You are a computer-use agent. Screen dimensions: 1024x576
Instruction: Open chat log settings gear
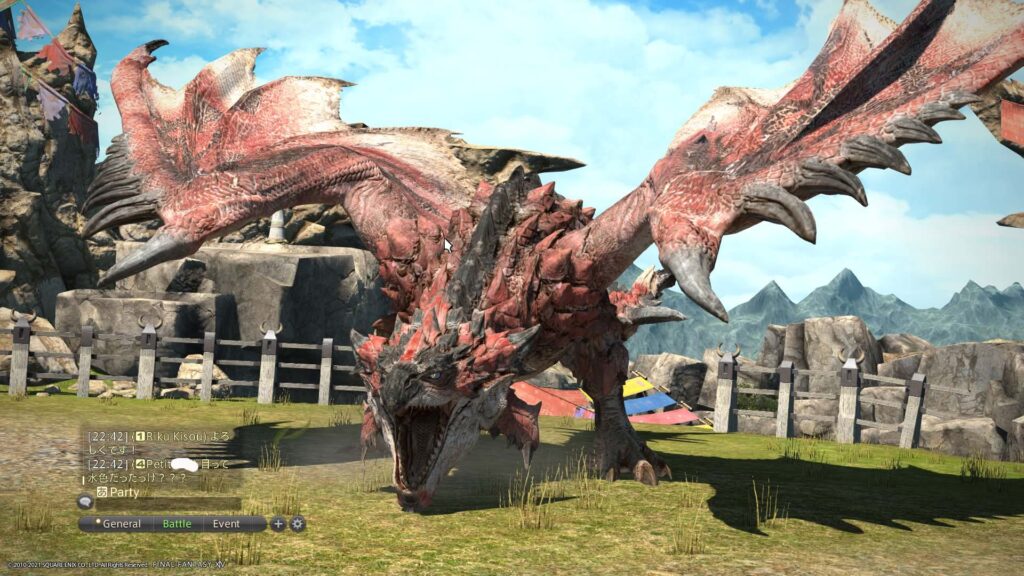[x=297, y=523]
